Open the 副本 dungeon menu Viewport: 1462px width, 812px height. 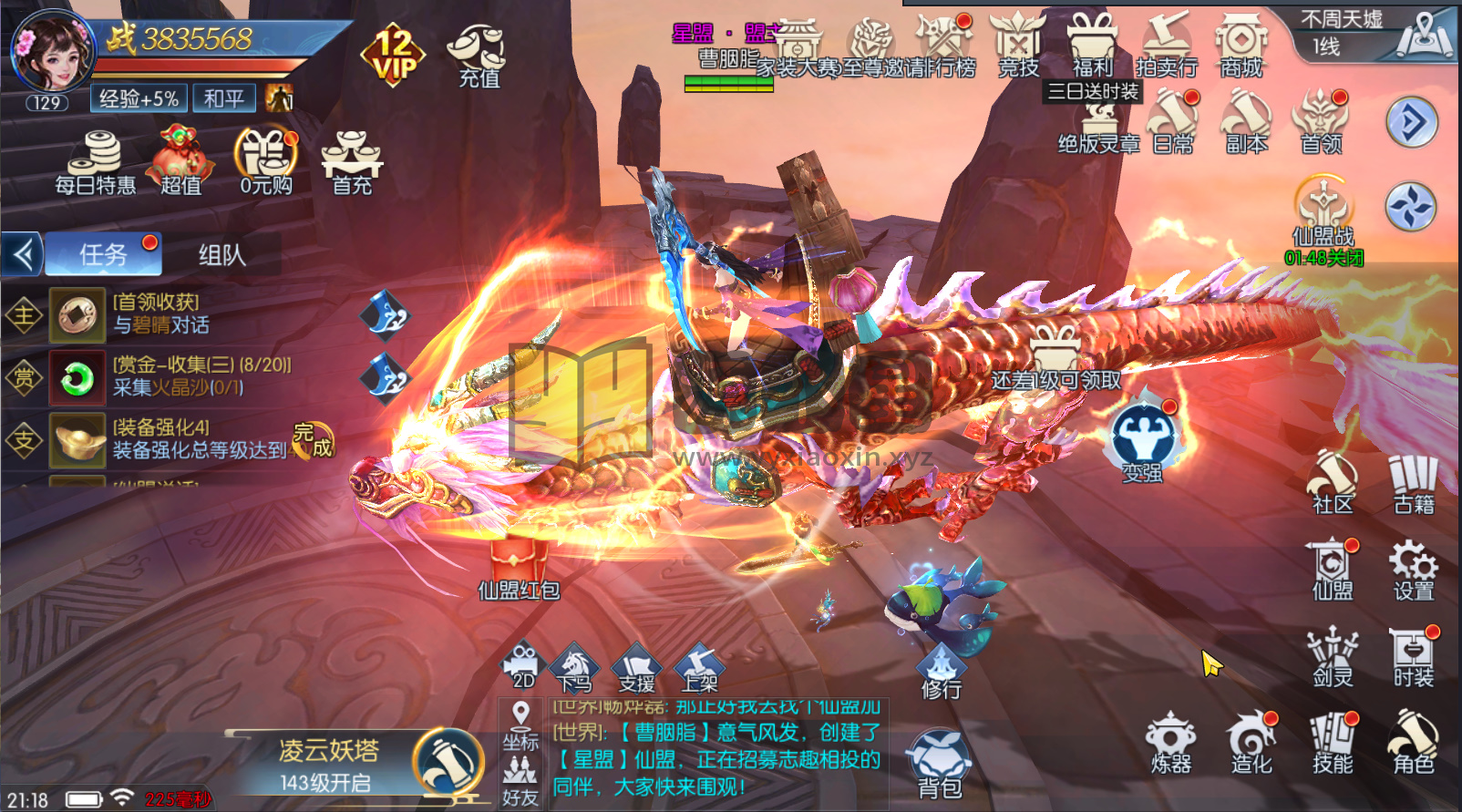click(x=1246, y=123)
